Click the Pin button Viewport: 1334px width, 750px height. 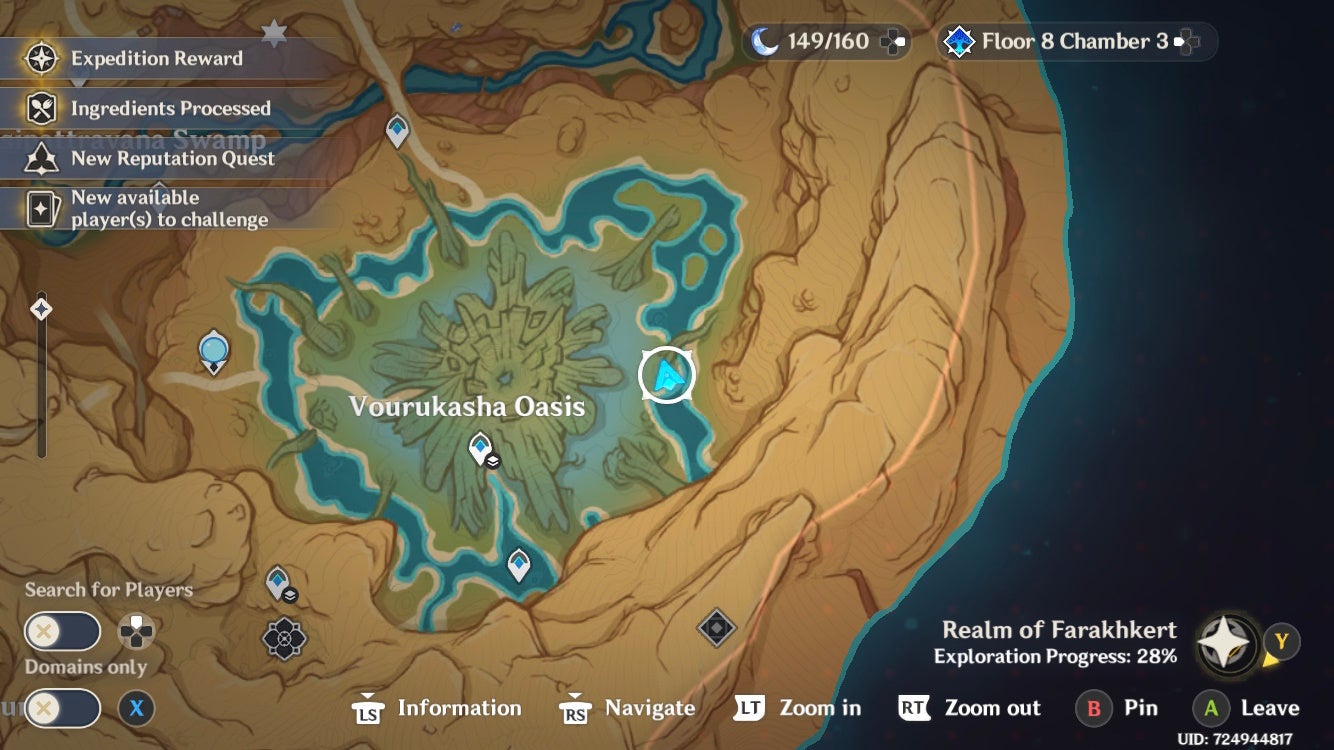click(1117, 708)
